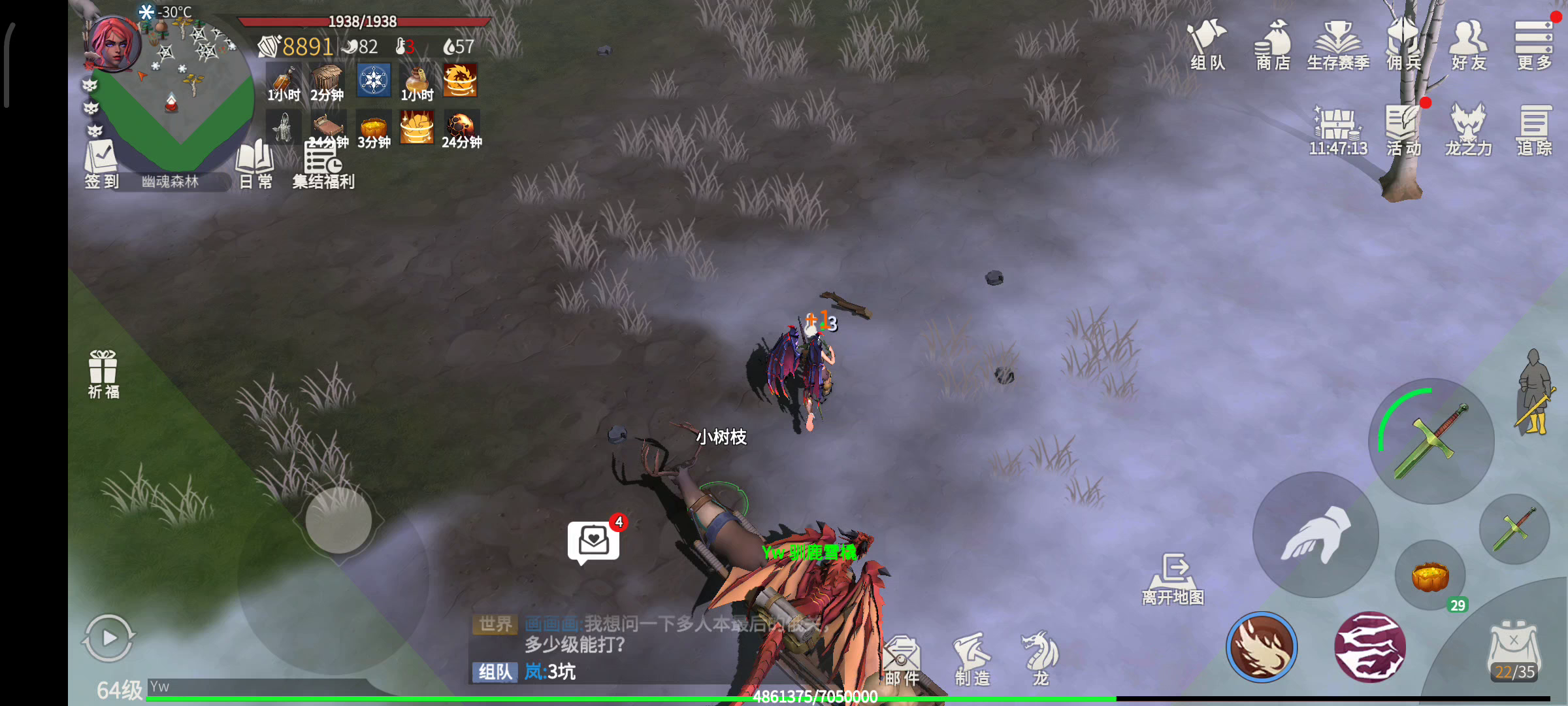Open the 好友 friends list
The height and width of the screenshot is (706, 1568).
tap(1469, 44)
